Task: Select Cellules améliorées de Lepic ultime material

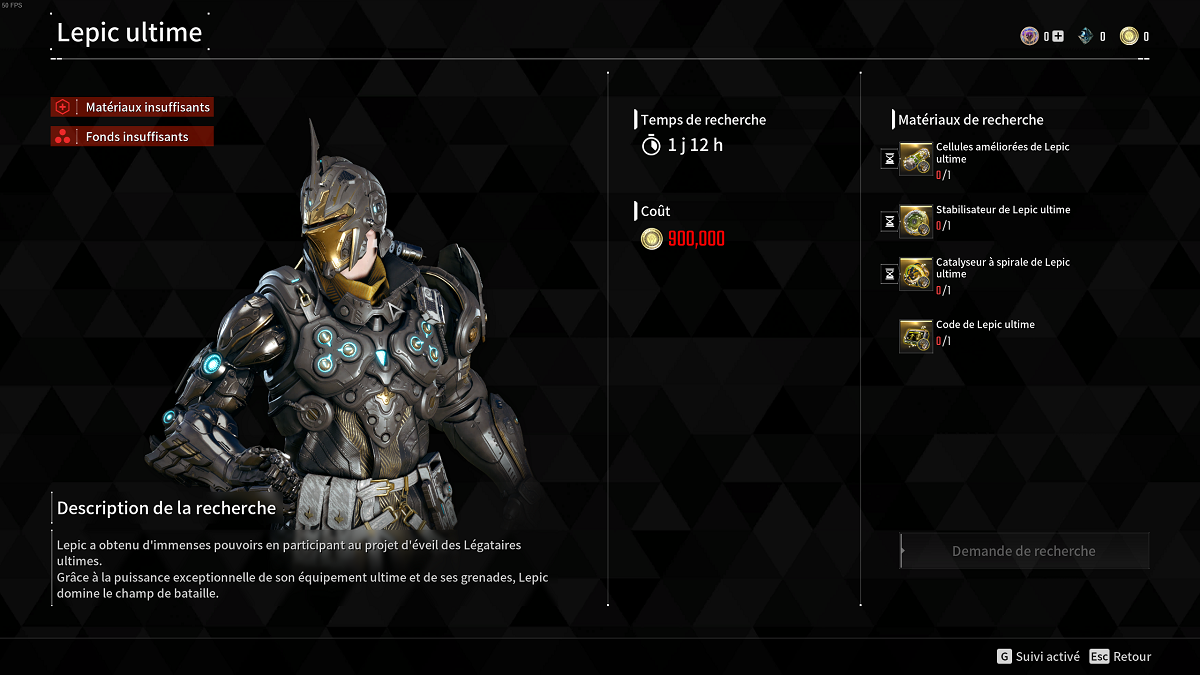Action: pyautogui.click(x=915, y=160)
